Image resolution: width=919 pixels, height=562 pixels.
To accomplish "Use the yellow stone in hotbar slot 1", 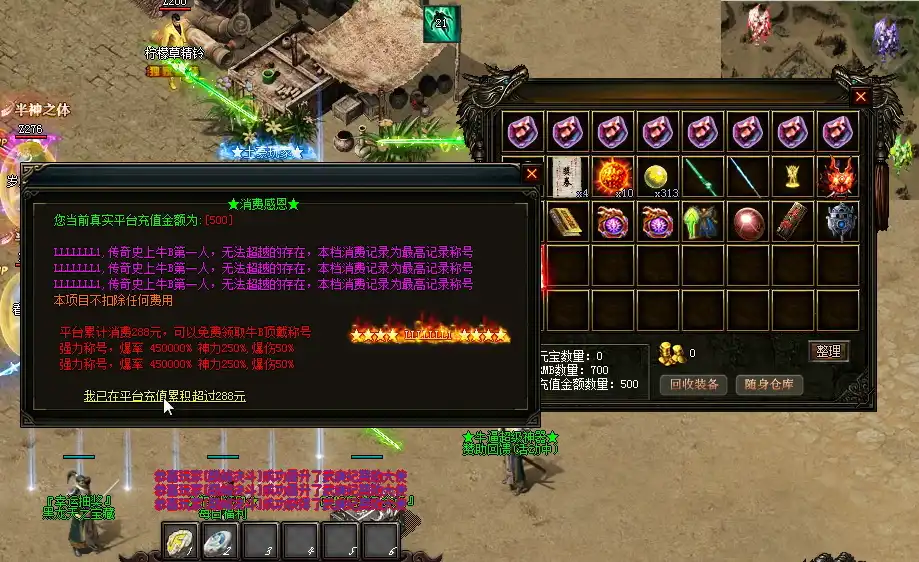I will [x=181, y=541].
